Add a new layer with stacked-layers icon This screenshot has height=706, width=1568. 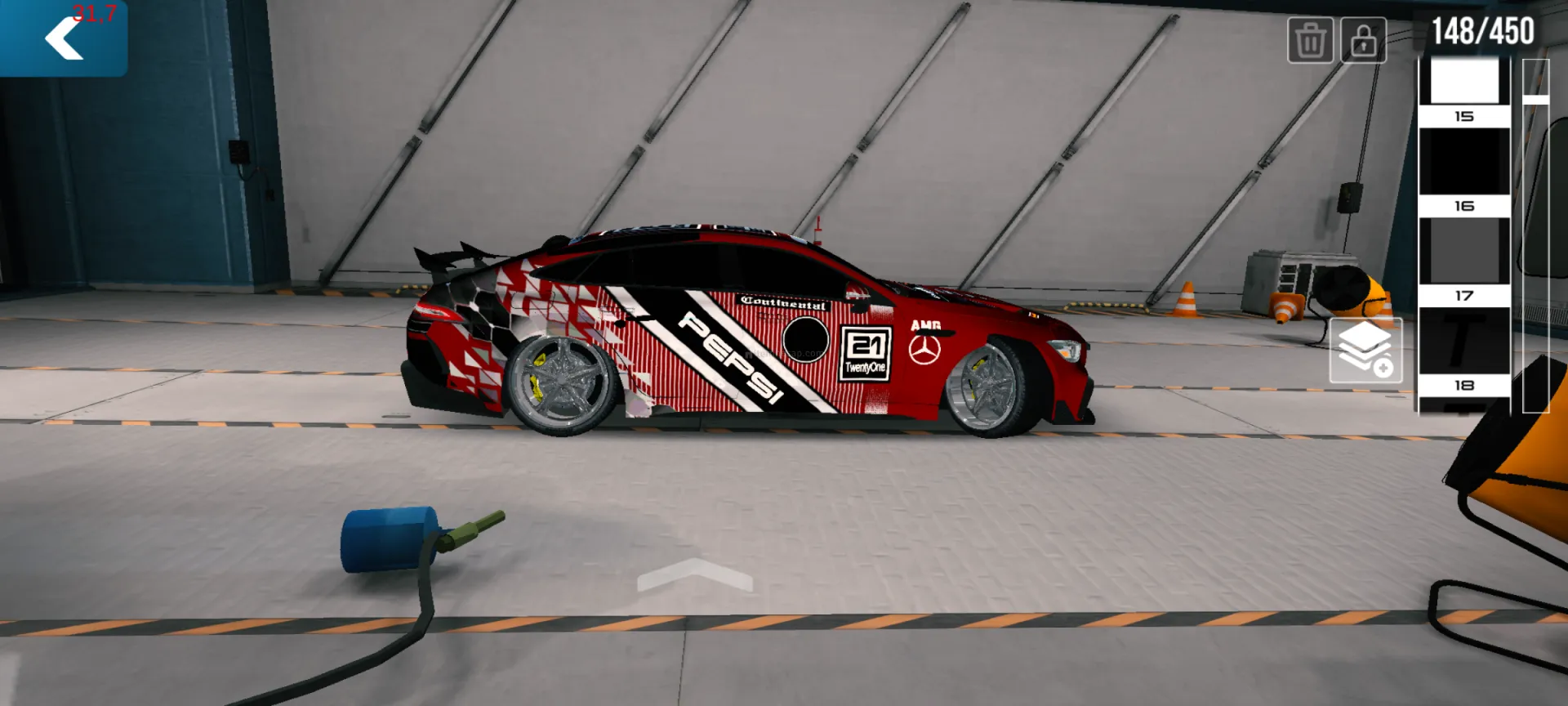coord(1365,351)
